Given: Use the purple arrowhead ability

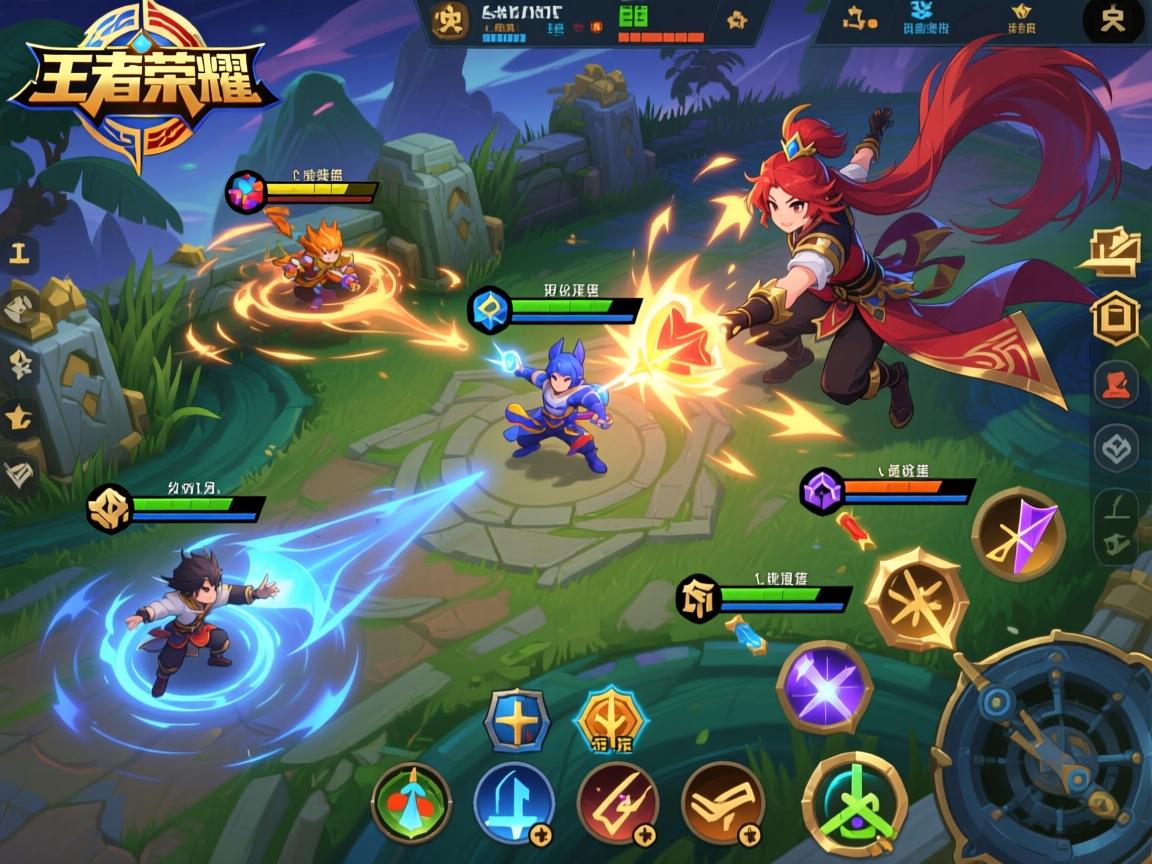Looking at the screenshot, I should click(1018, 534).
